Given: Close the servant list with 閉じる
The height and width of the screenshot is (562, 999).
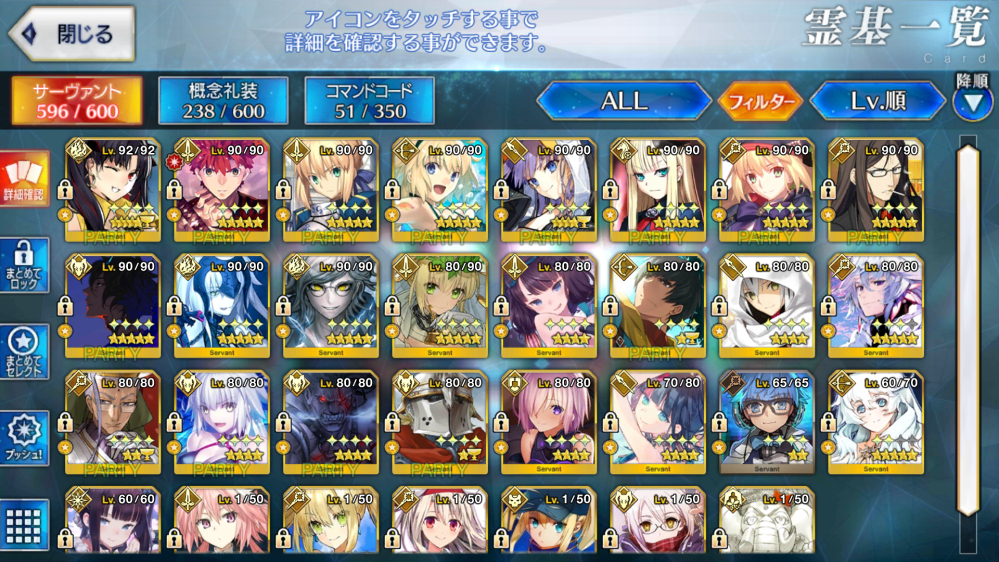Looking at the screenshot, I should click(x=72, y=35).
